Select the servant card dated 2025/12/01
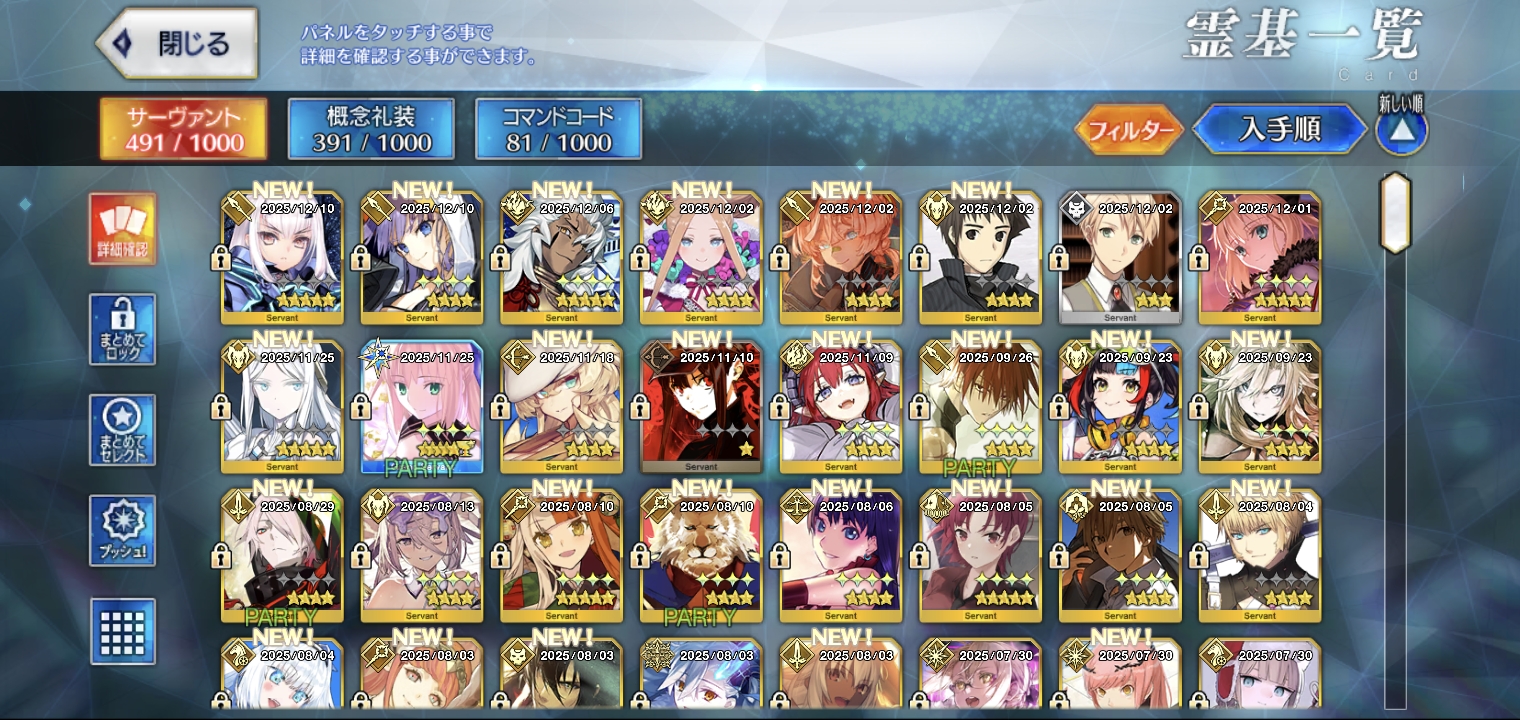 [x=1260, y=258]
